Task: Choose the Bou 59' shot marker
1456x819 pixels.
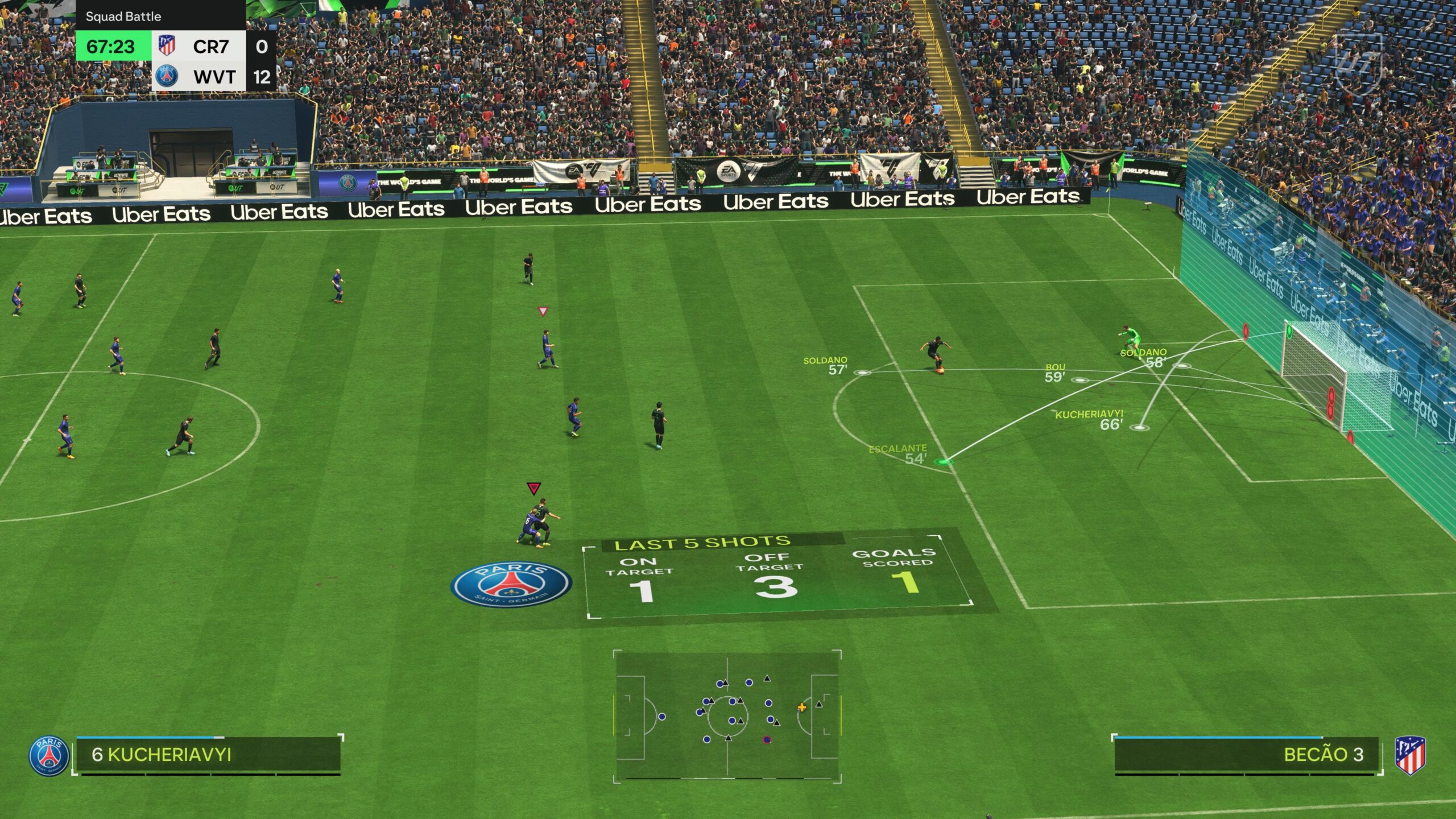Action: point(1079,379)
